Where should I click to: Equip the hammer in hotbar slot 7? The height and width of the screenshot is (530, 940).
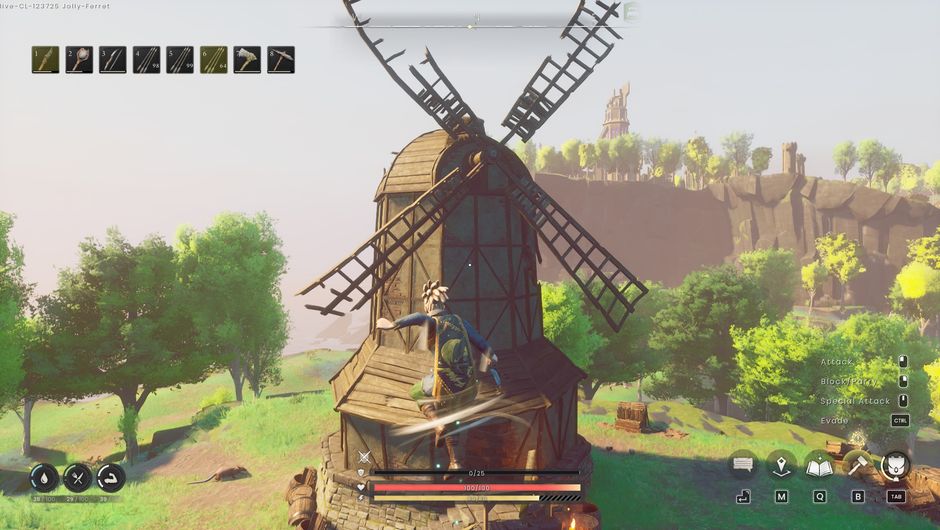click(x=247, y=60)
